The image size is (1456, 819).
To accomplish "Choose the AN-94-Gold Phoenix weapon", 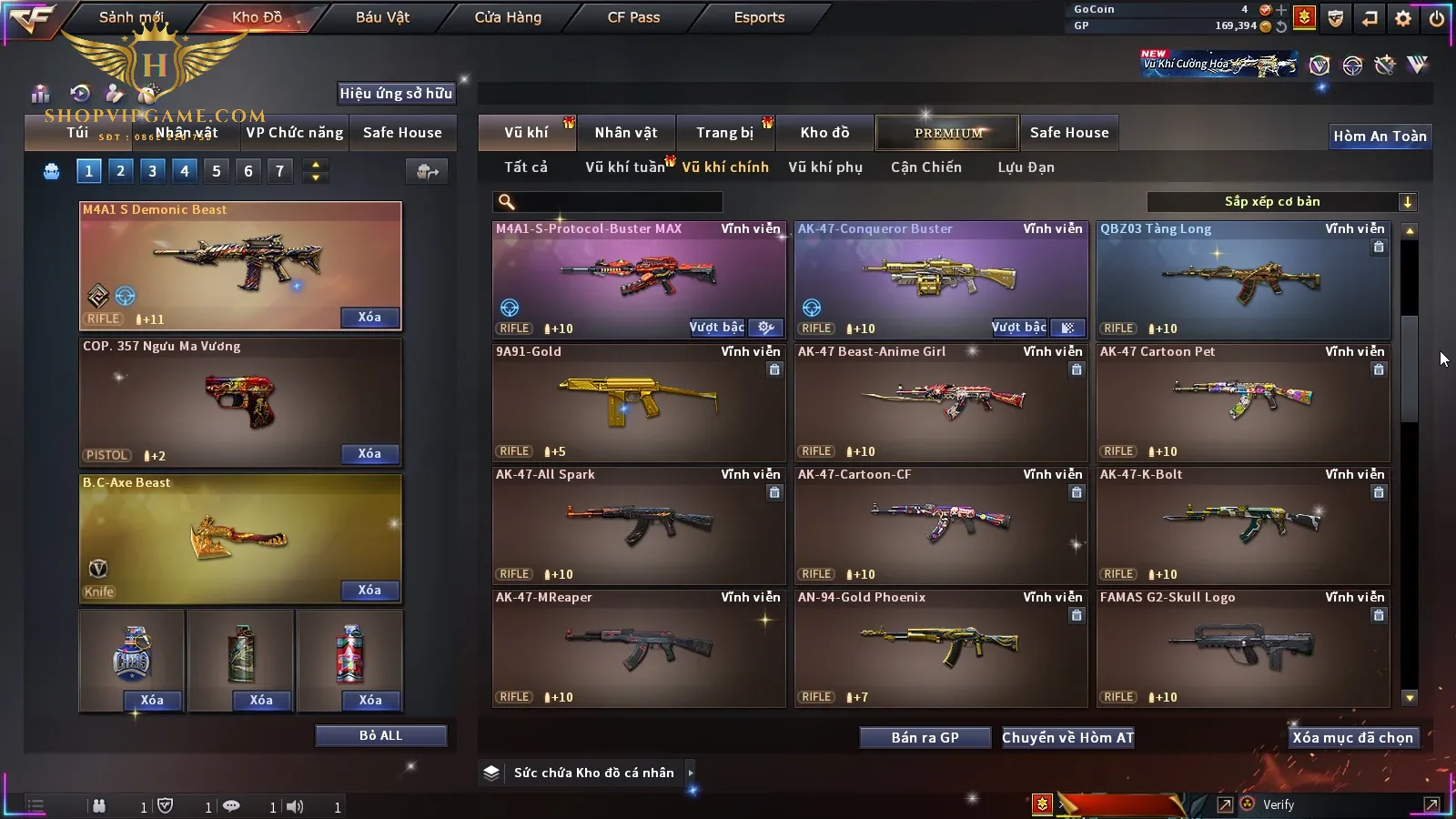I will pos(941,648).
